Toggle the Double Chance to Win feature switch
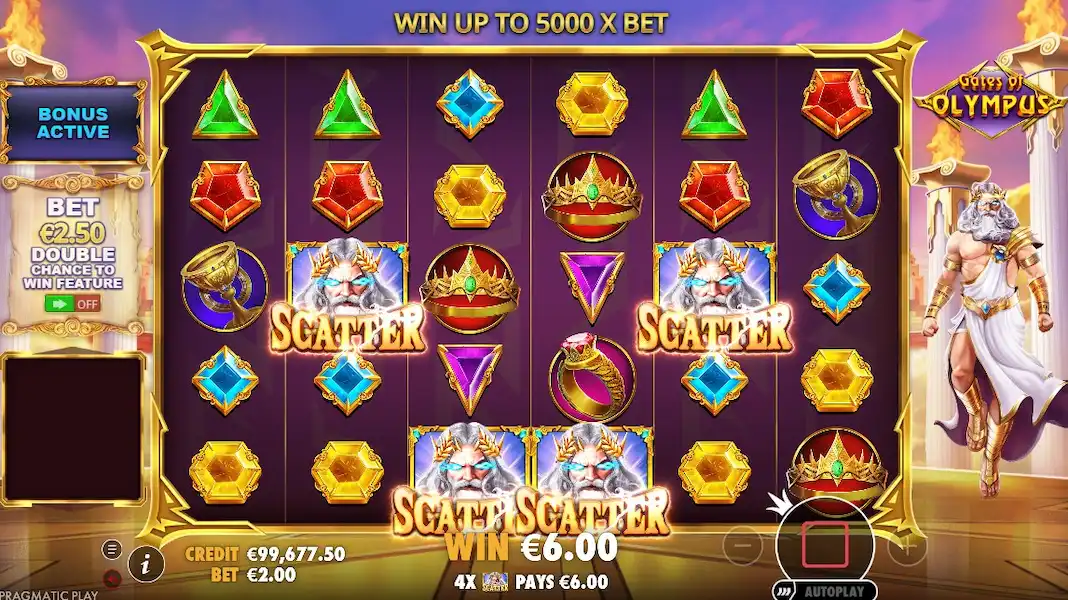Image resolution: width=1068 pixels, height=600 pixels. [x=73, y=303]
